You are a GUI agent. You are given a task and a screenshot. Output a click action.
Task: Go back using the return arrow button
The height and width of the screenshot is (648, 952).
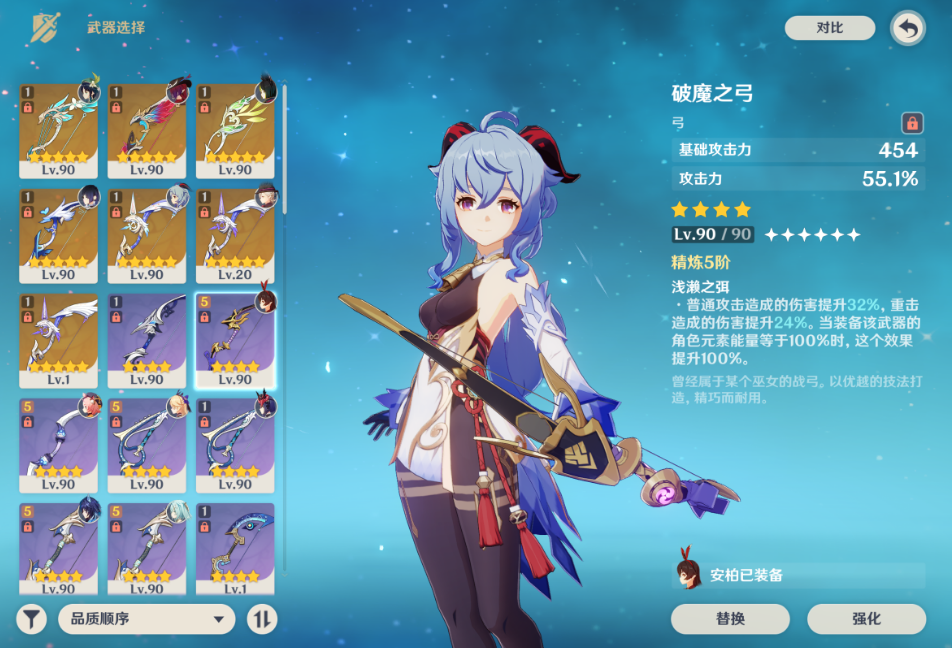coord(907,28)
